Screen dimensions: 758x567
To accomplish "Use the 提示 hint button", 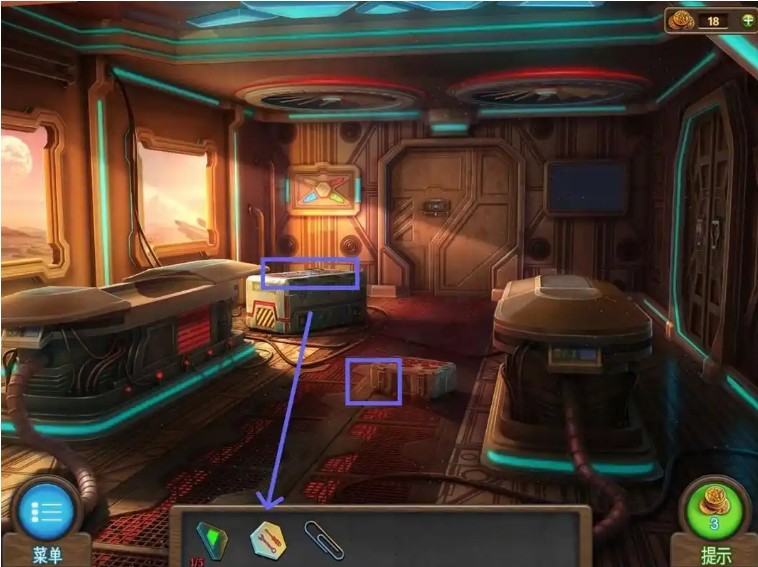I will pyautogui.click(x=714, y=510).
